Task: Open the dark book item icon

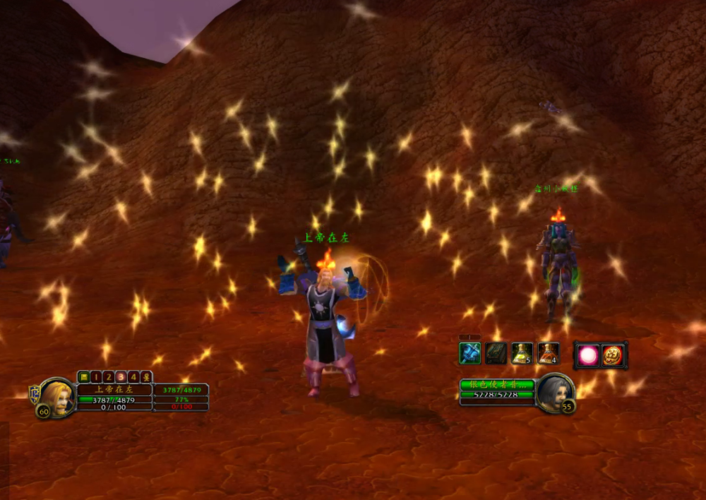Action: point(496,353)
